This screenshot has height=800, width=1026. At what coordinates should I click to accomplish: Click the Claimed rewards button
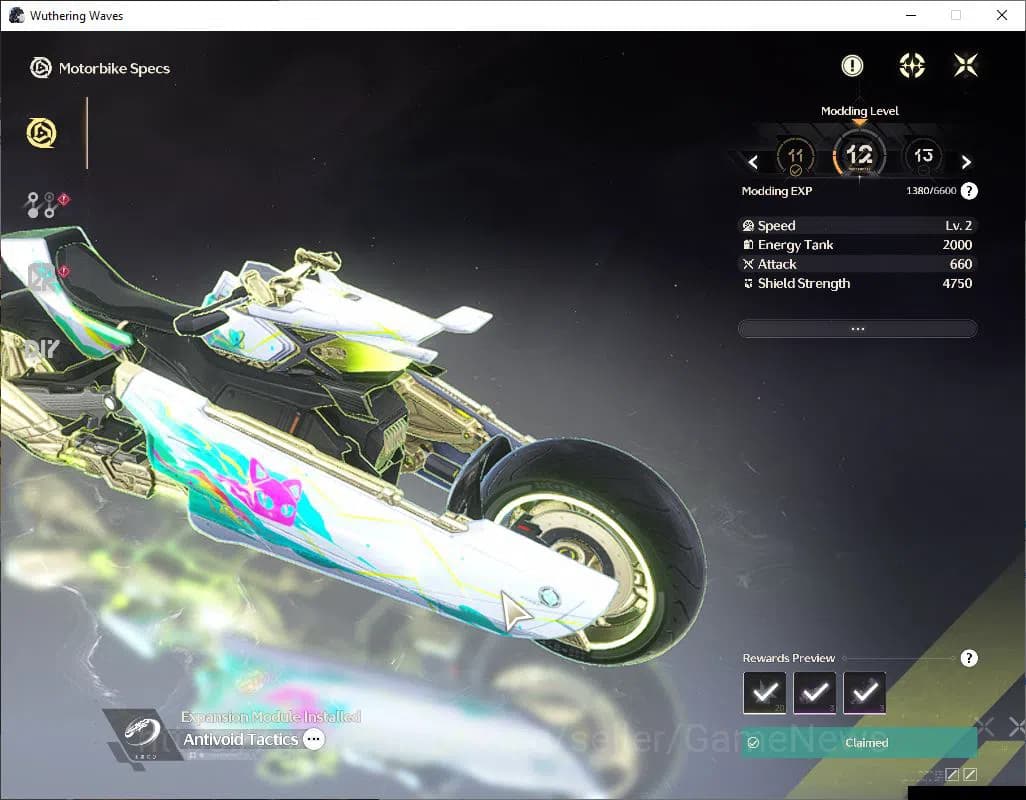point(858,743)
